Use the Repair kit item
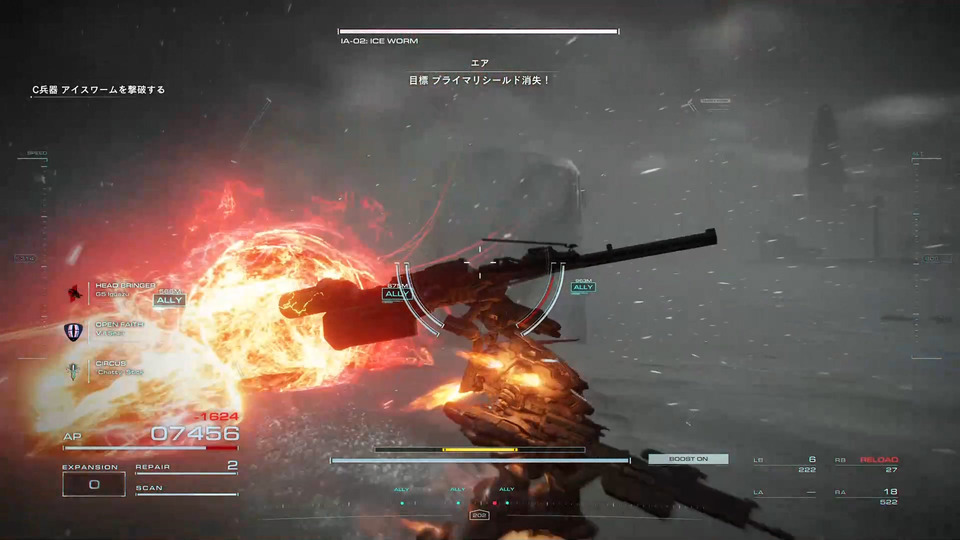Screen dimensions: 960x540 coord(186,467)
